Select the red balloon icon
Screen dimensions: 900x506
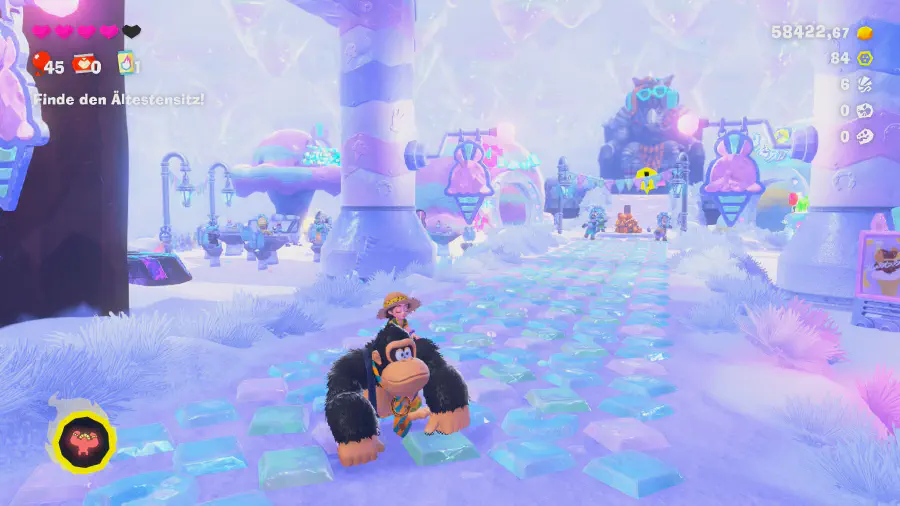coord(39,65)
